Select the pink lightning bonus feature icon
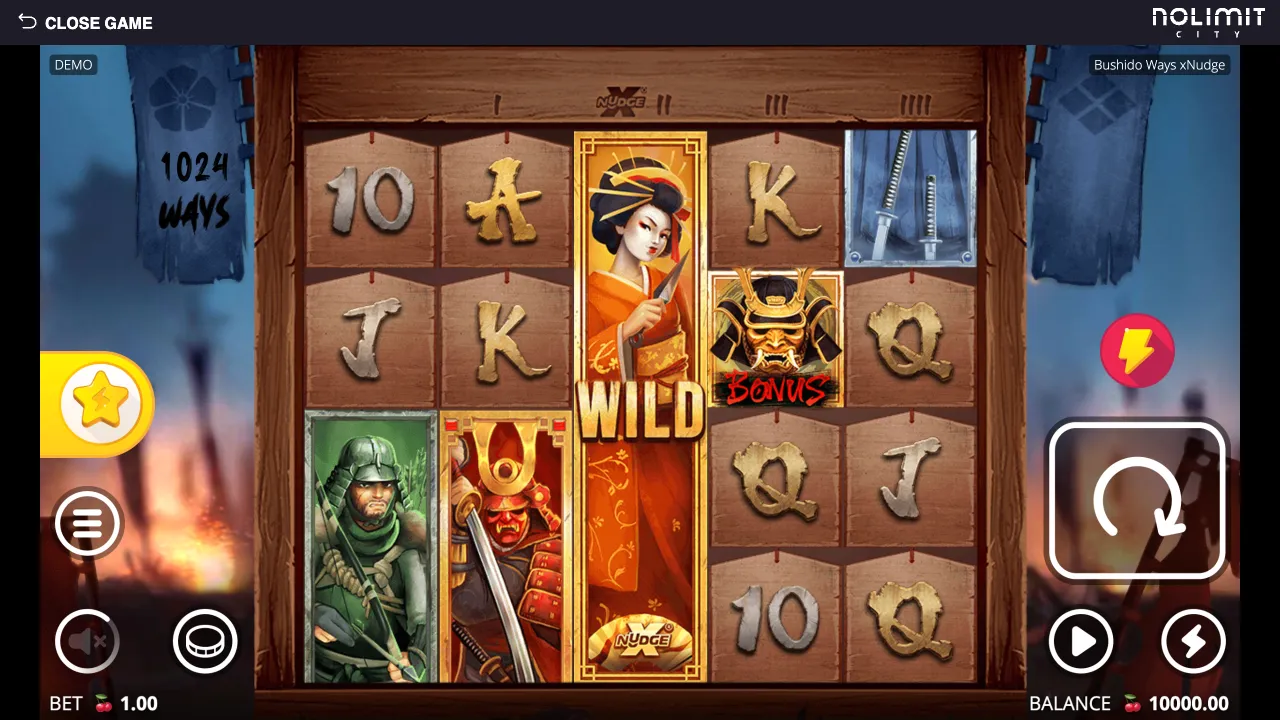The width and height of the screenshot is (1280, 720). [1138, 351]
